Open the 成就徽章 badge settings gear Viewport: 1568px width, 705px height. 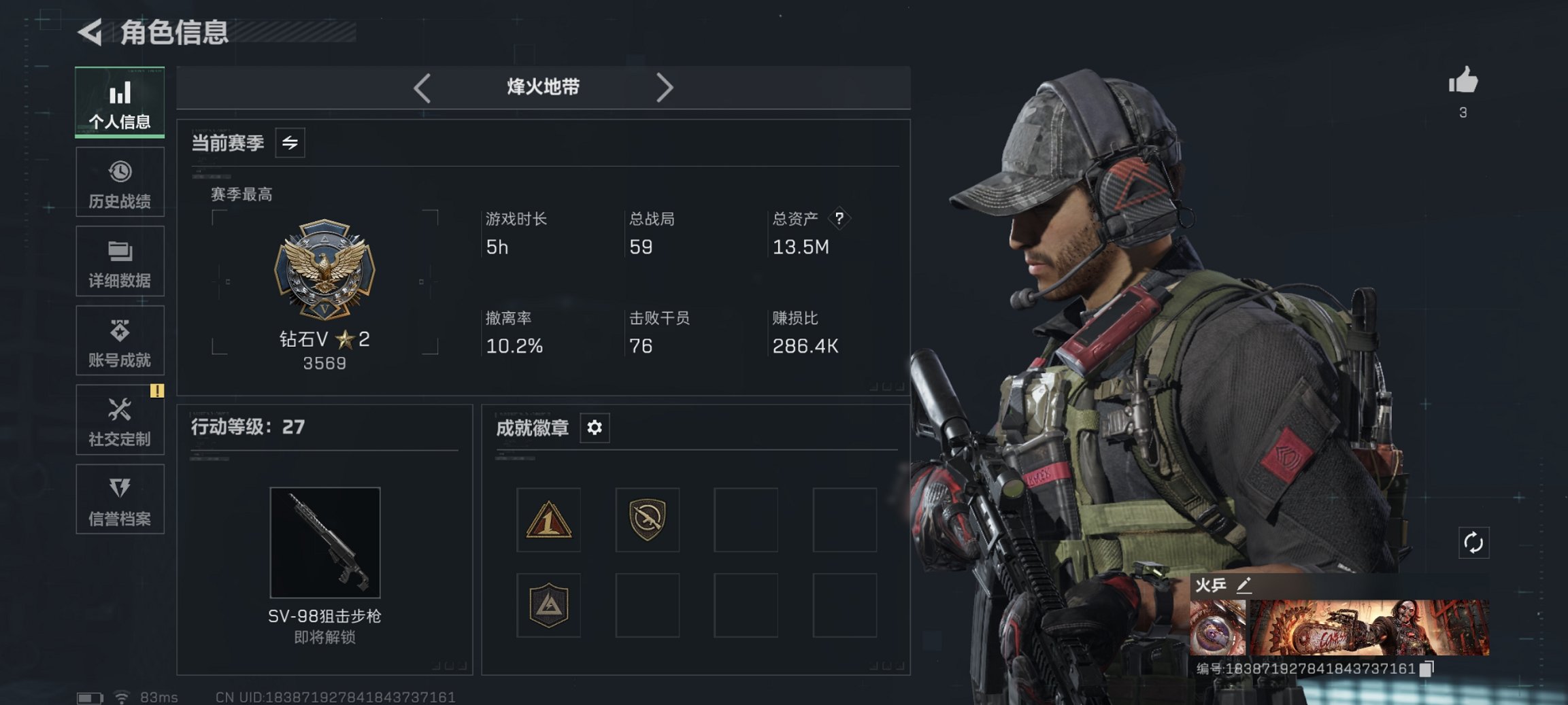pyautogui.click(x=595, y=428)
